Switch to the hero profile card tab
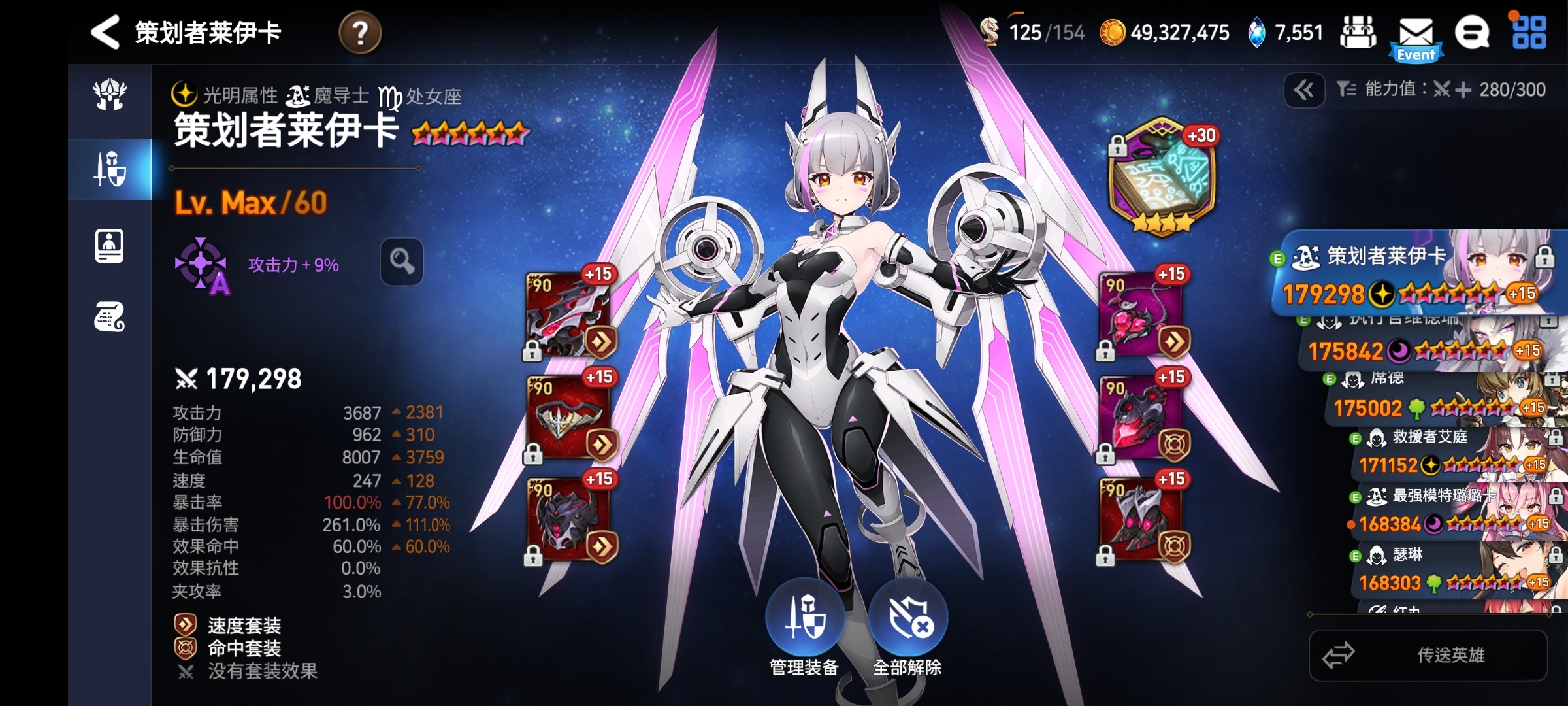This screenshot has height=706, width=1568. click(x=110, y=246)
